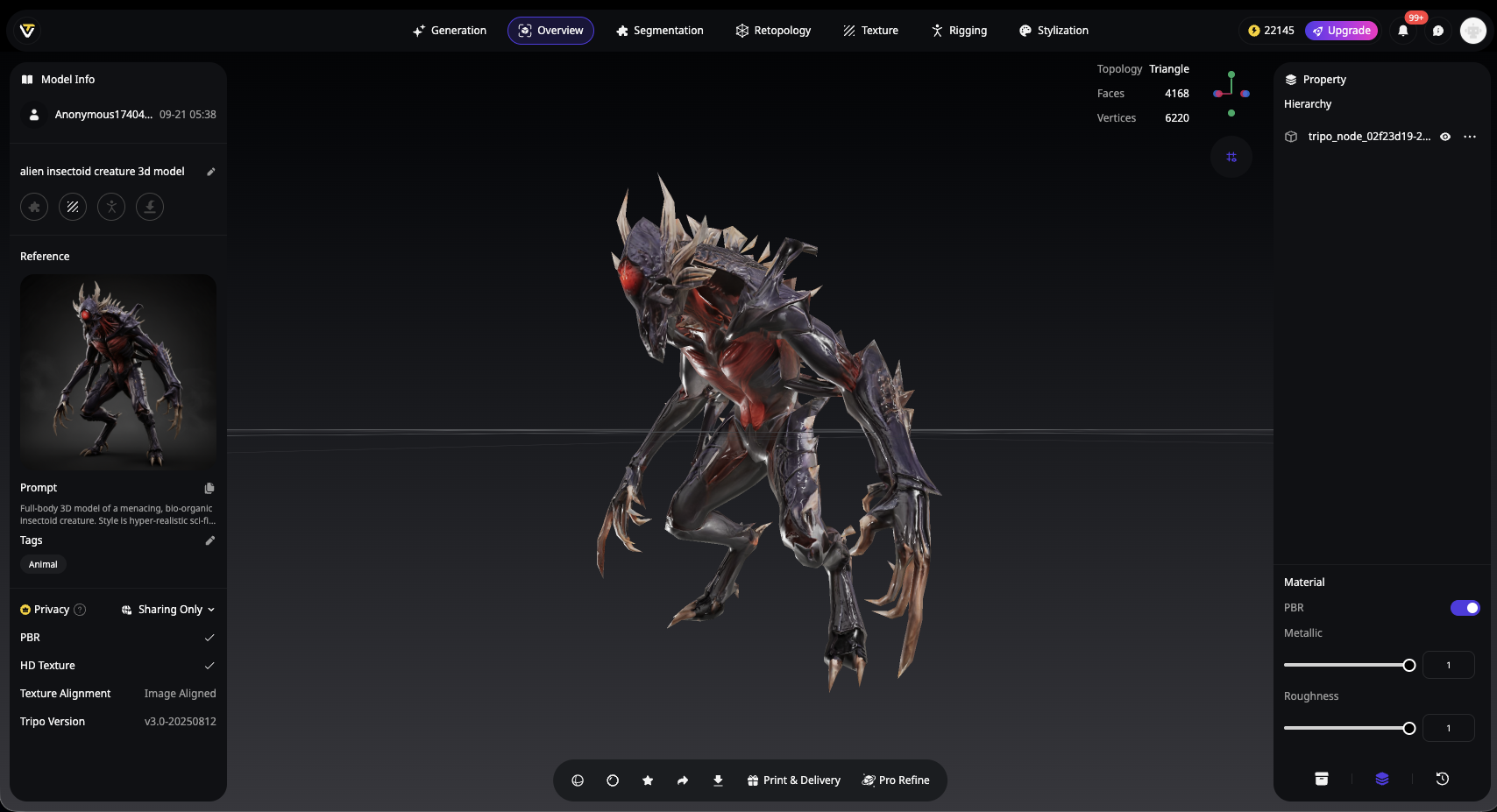This screenshot has width=1497, height=812.
Task: Switch to the Segmentation tab
Action: click(x=660, y=31)
